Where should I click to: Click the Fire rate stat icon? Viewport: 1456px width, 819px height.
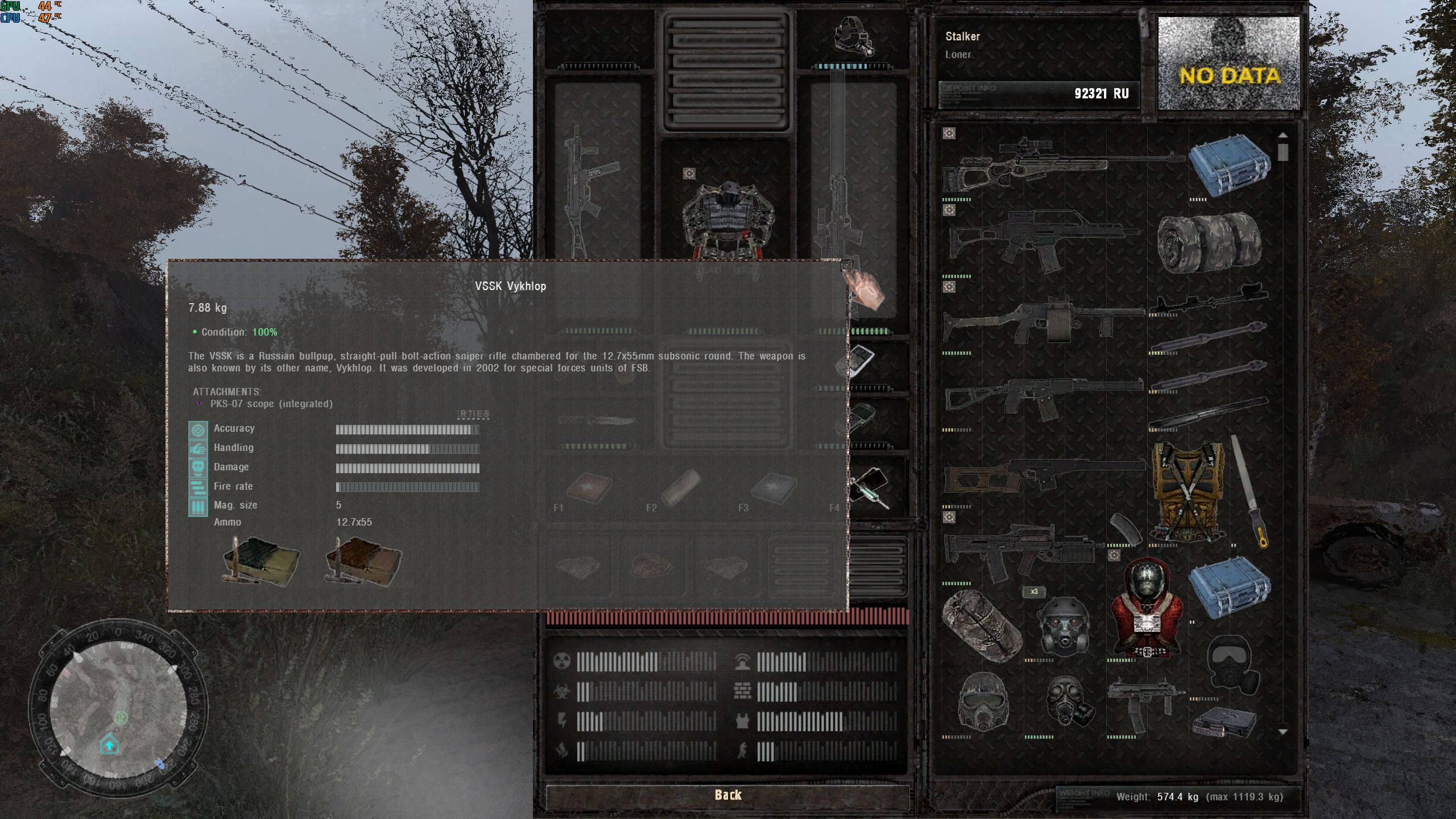197,486
